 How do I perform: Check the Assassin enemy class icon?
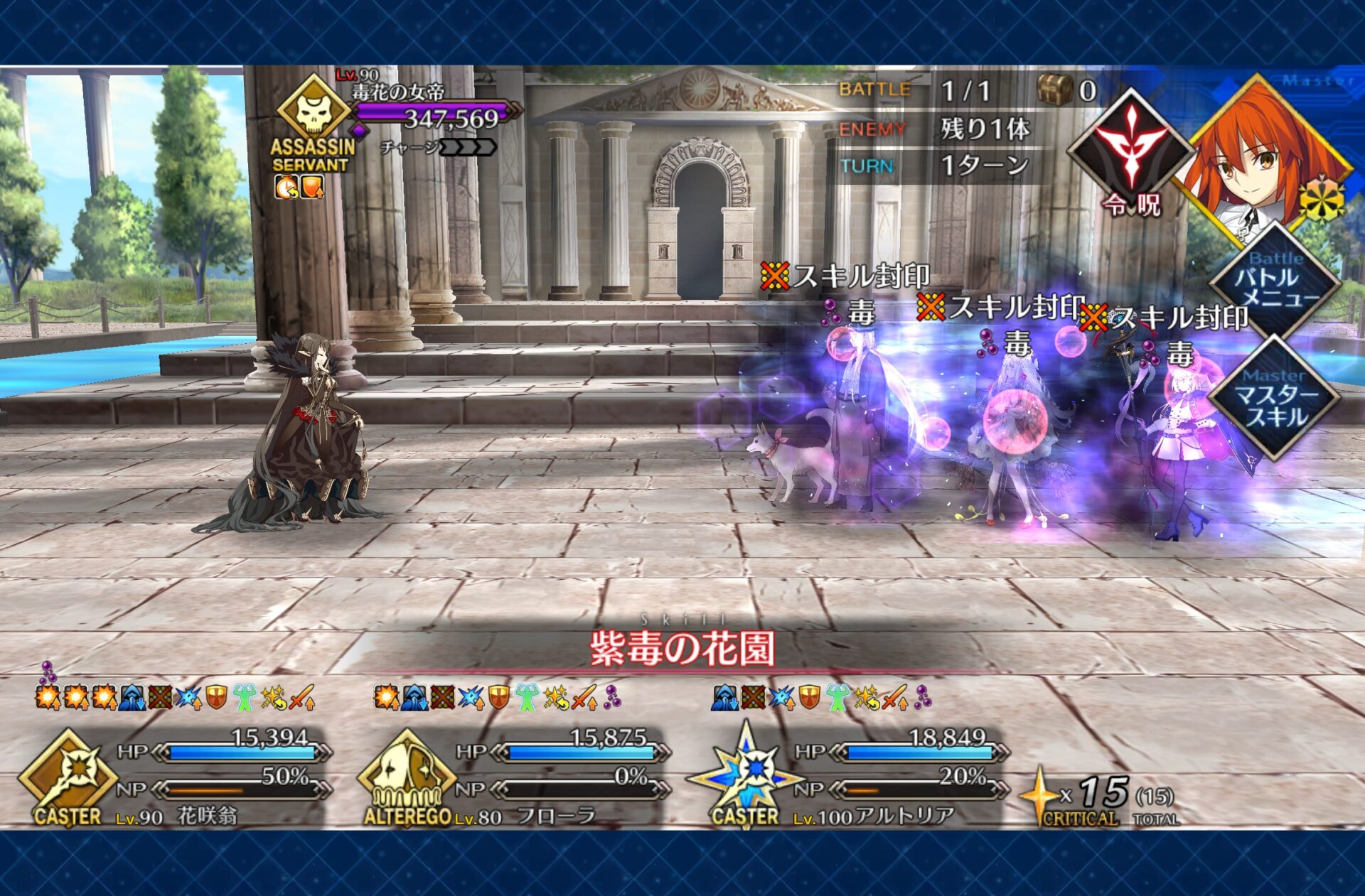313,110
